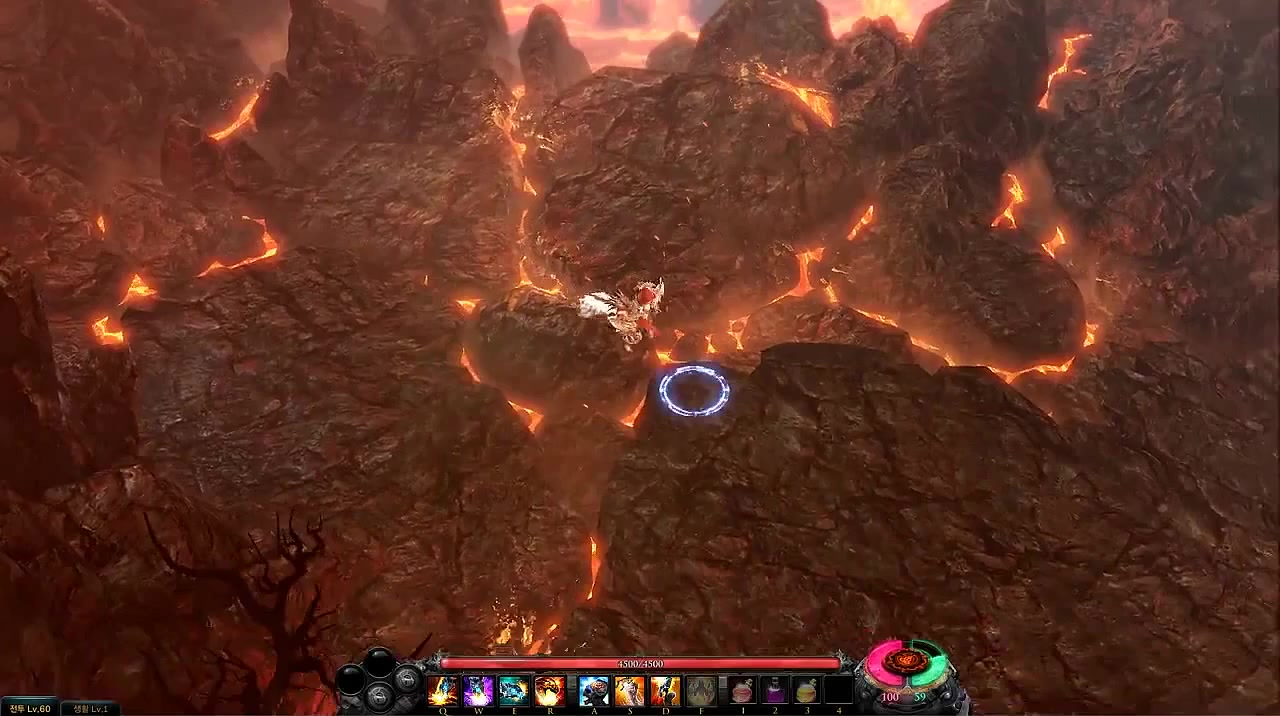
Task: Open the 생활 Lv.1 tab
Action: (90, 708)
